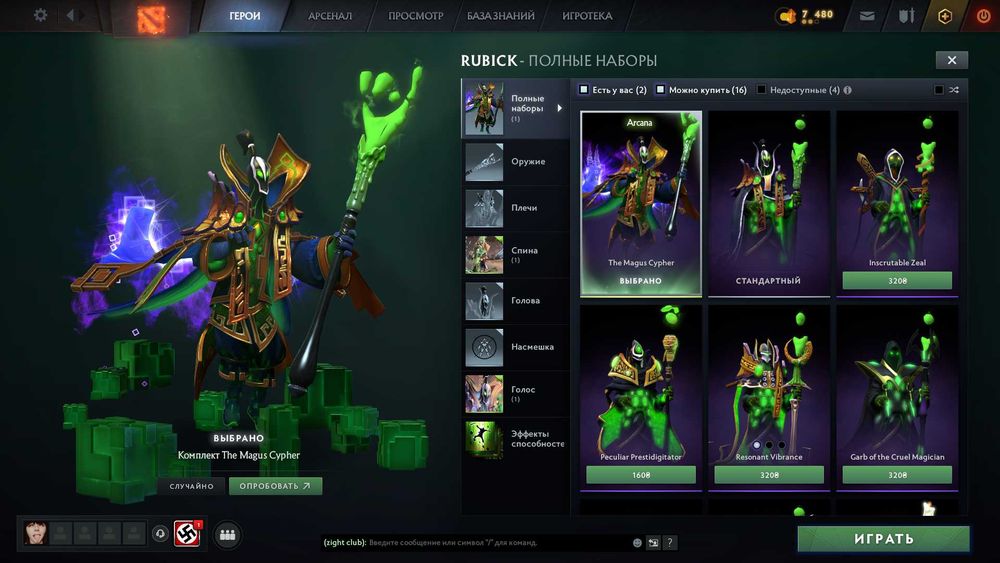
Task: Start matchmaking with the ИГРАТЬ button
Action: (x=883, y=539)
